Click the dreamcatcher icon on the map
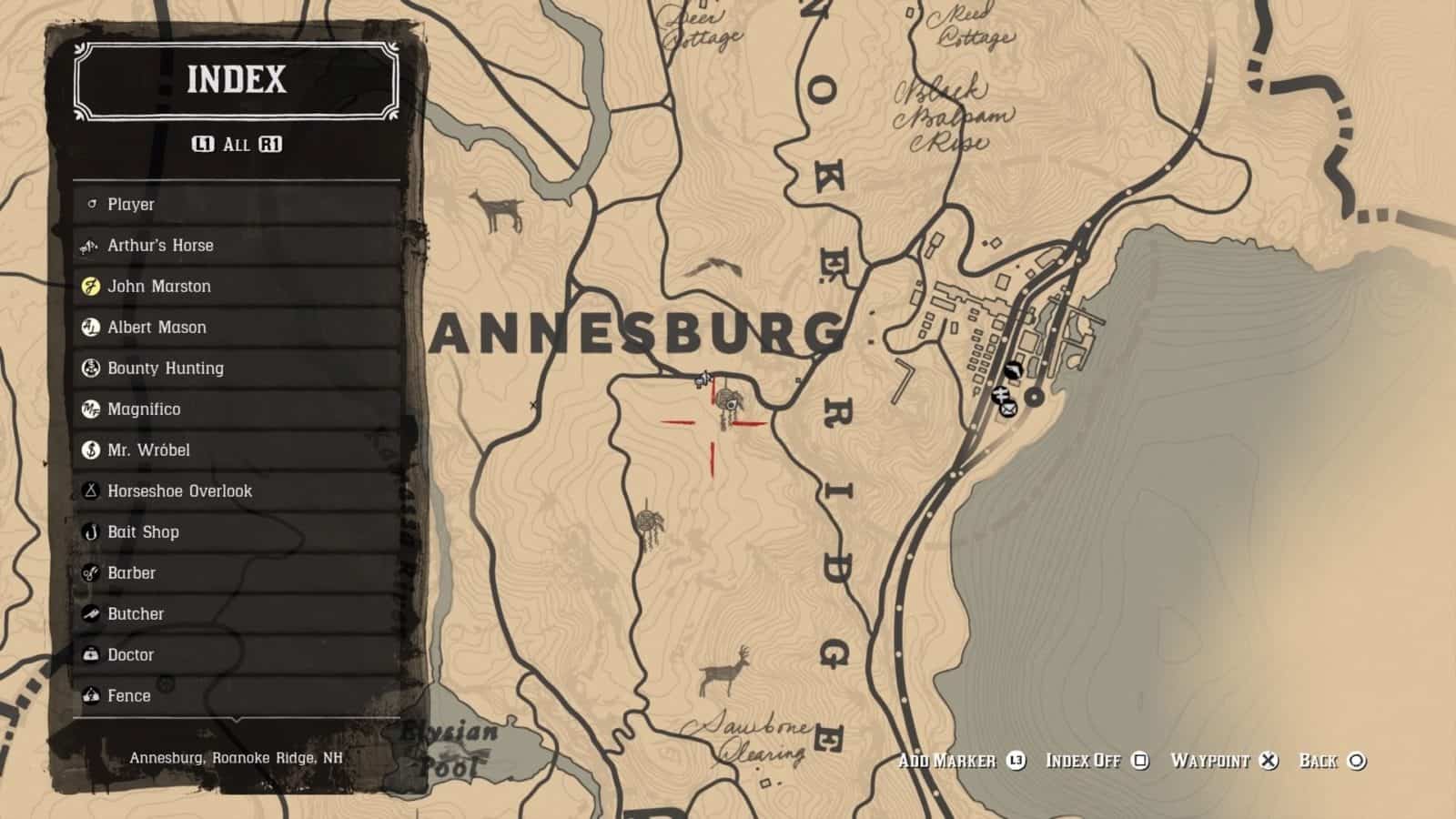Viewport: 1456px width, 819px height. tap(727, 401)
